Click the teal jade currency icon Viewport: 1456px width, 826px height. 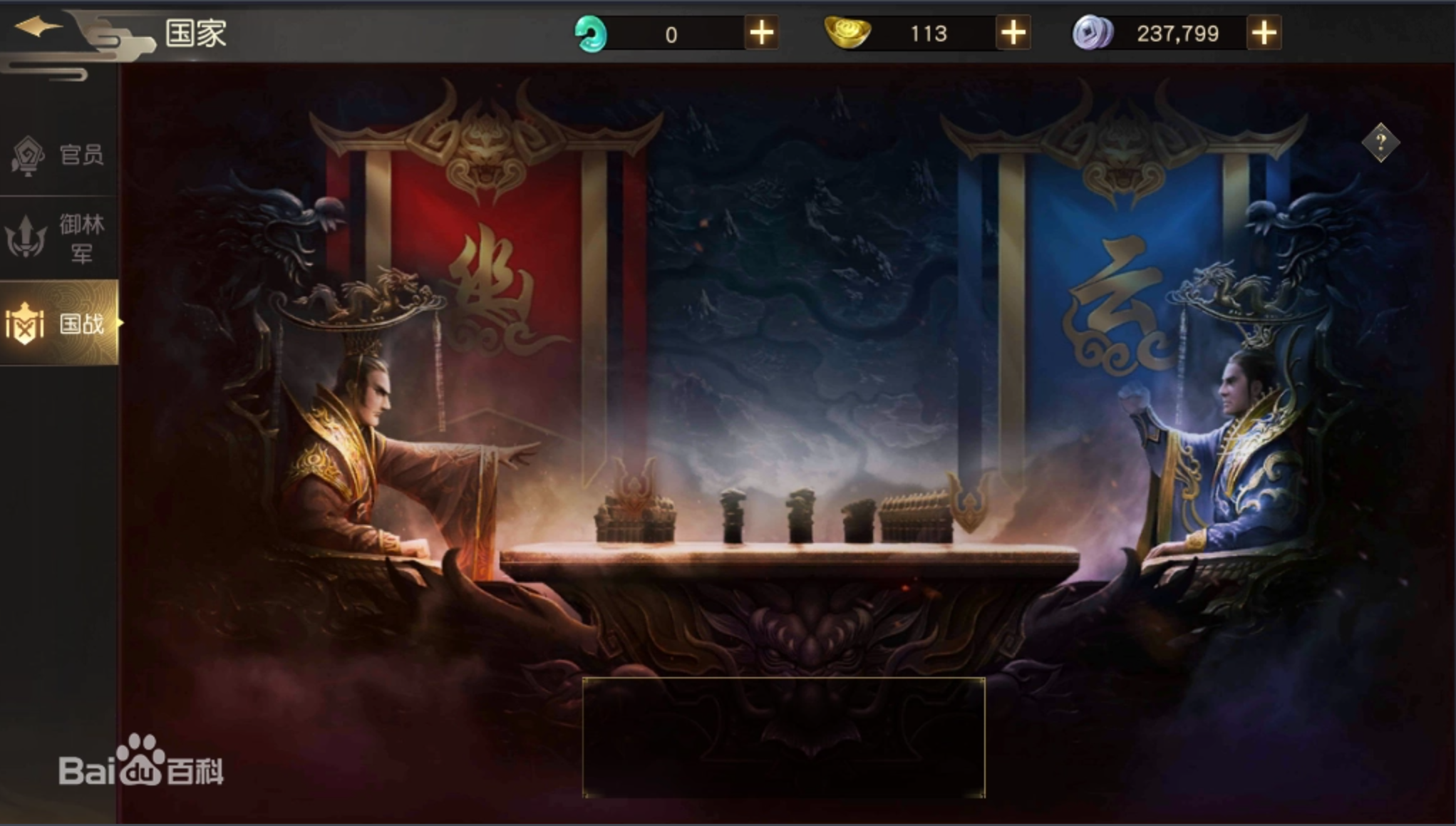coord(591,32)
